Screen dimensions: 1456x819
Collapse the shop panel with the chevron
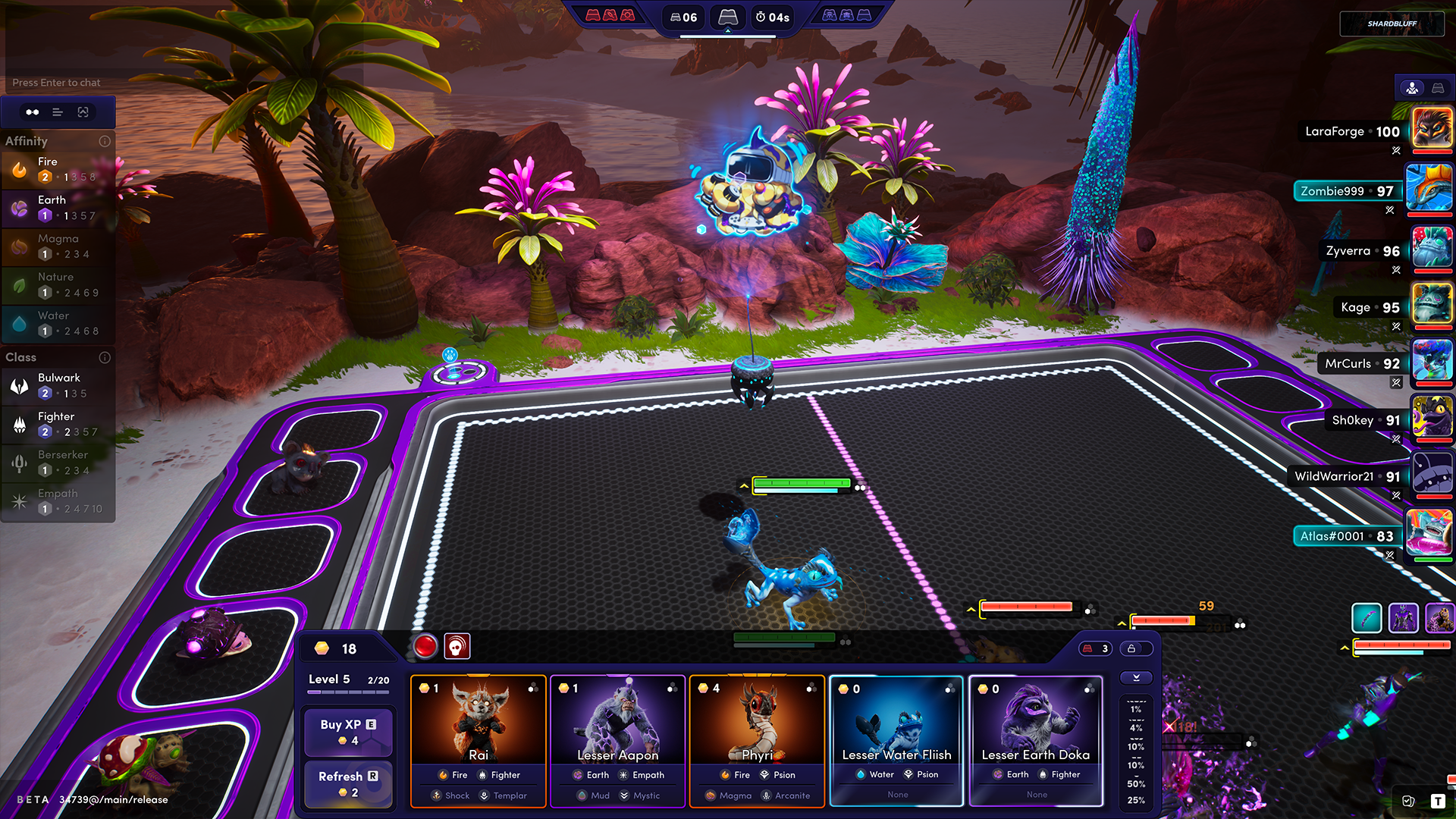(1136, 678)
